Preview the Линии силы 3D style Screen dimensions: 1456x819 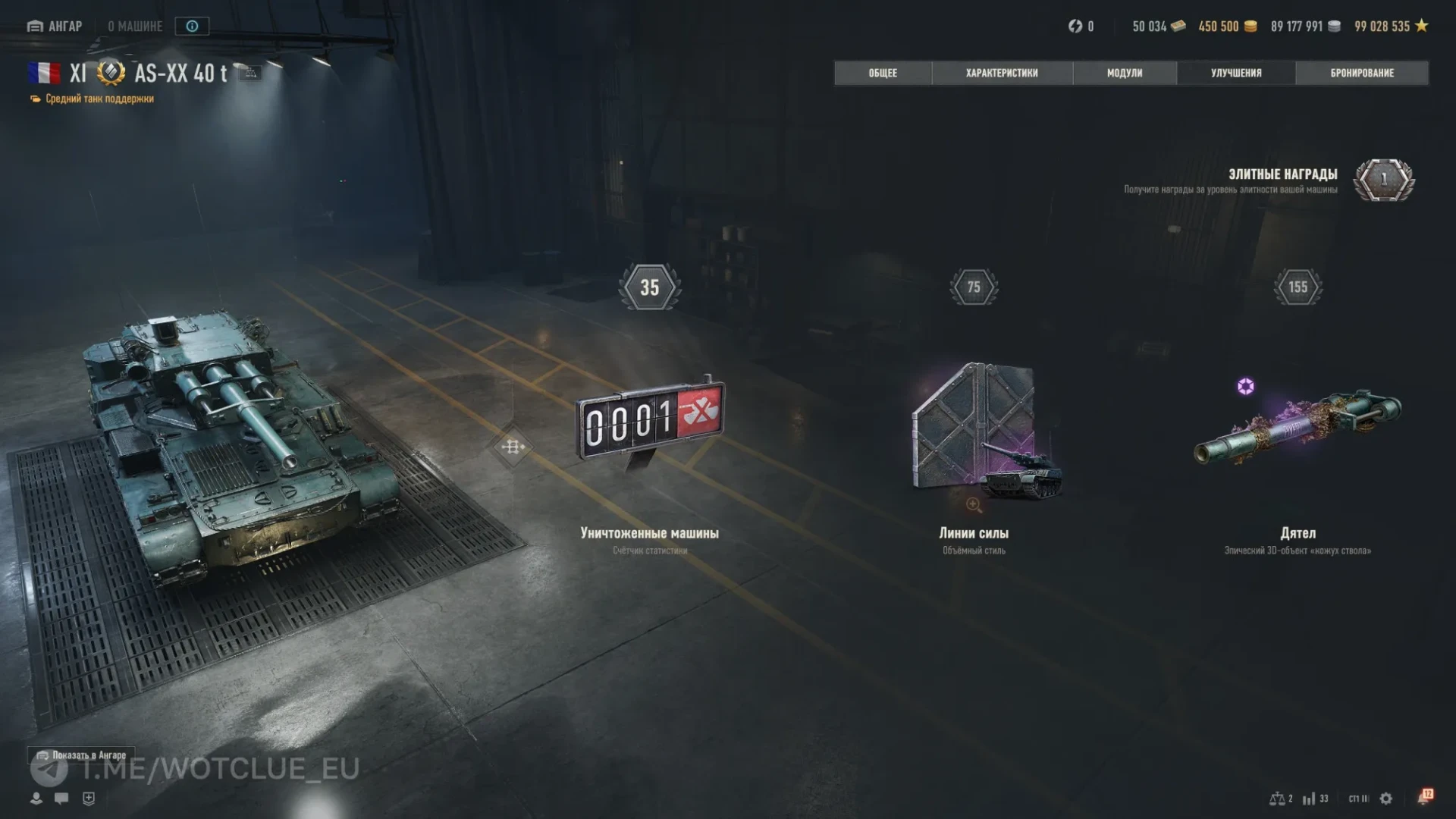[974, 505]
